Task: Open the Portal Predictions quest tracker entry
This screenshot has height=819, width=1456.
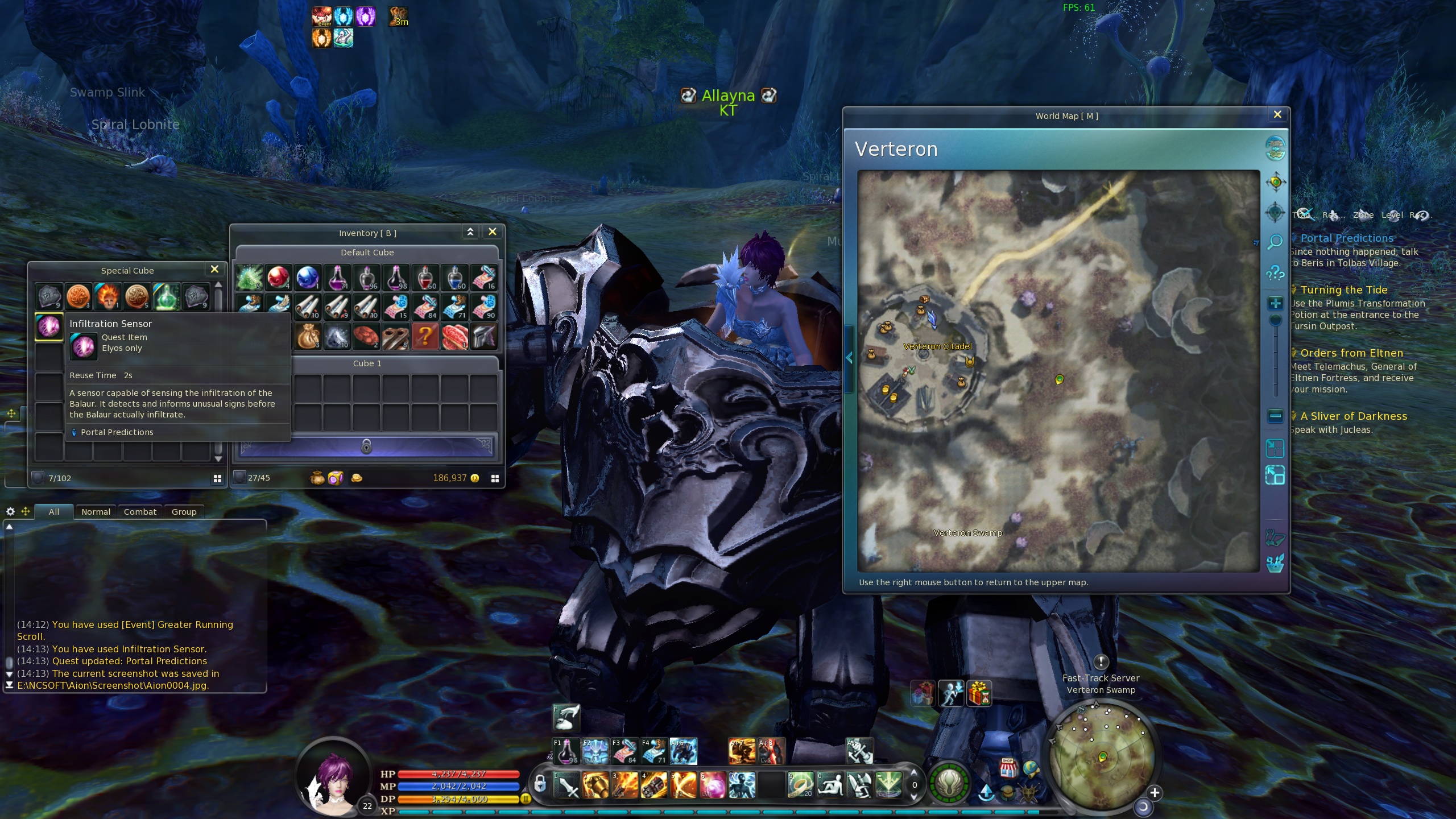Action: (1347, 238)
